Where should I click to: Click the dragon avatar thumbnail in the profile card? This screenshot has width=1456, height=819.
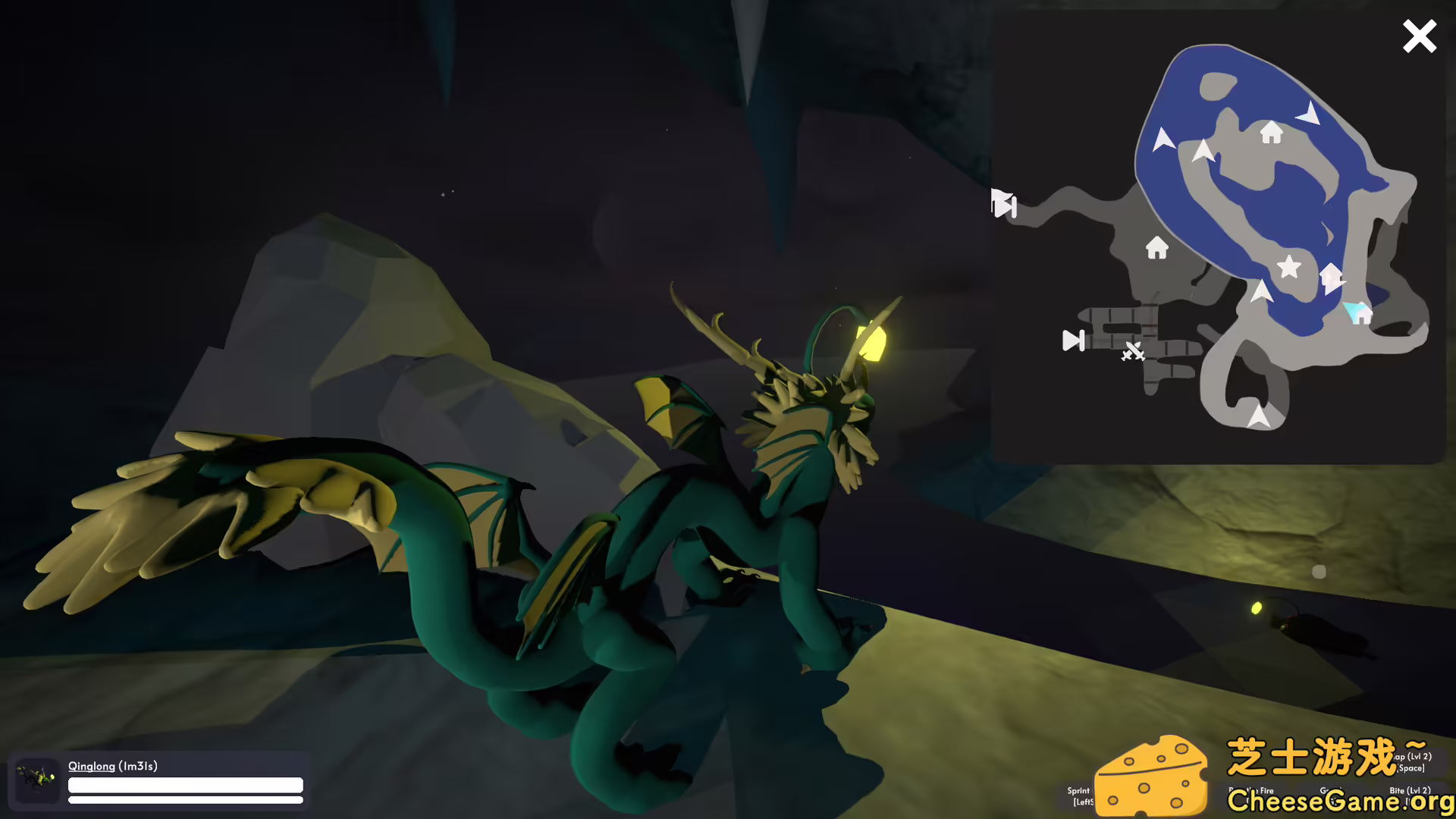point(36,779)
